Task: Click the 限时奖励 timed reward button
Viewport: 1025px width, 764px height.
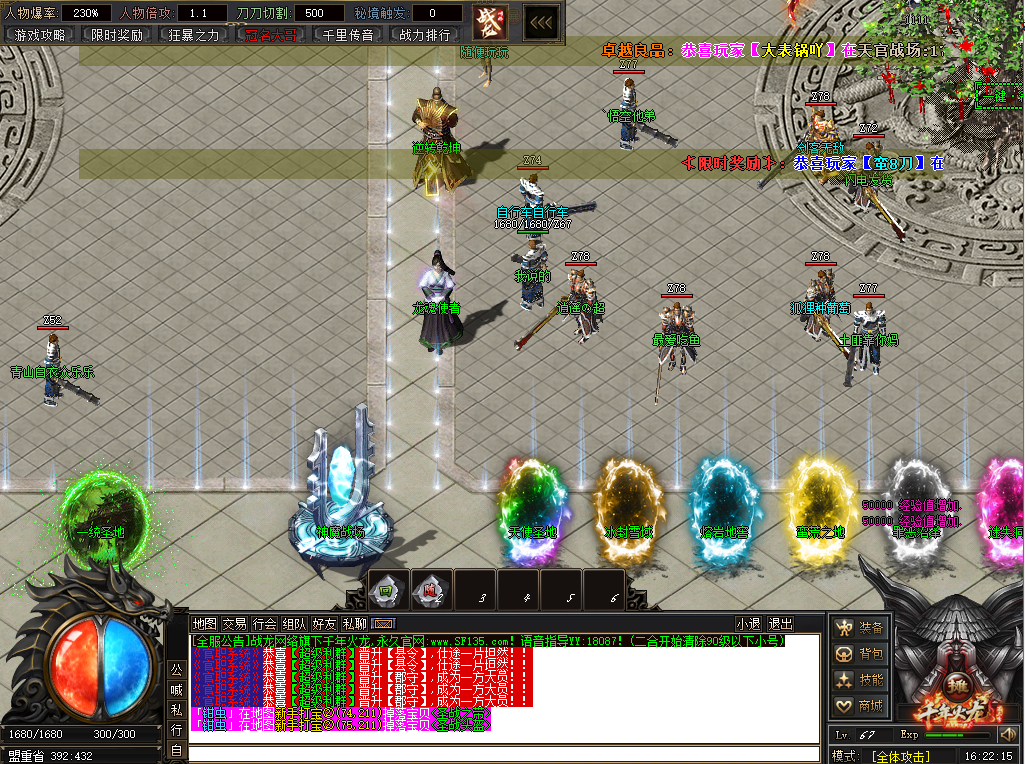Action: coord(116,34)
